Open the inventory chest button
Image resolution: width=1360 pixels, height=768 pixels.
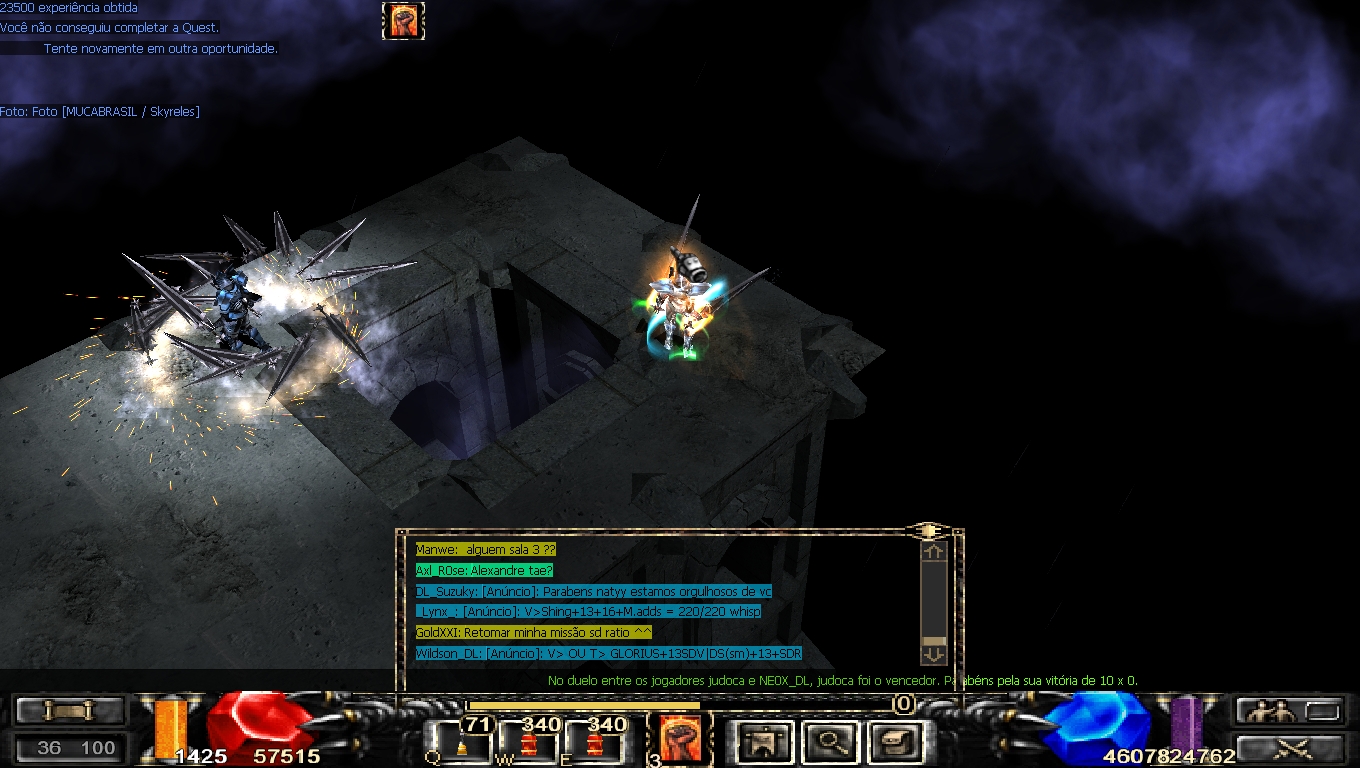tap(893, 742)
